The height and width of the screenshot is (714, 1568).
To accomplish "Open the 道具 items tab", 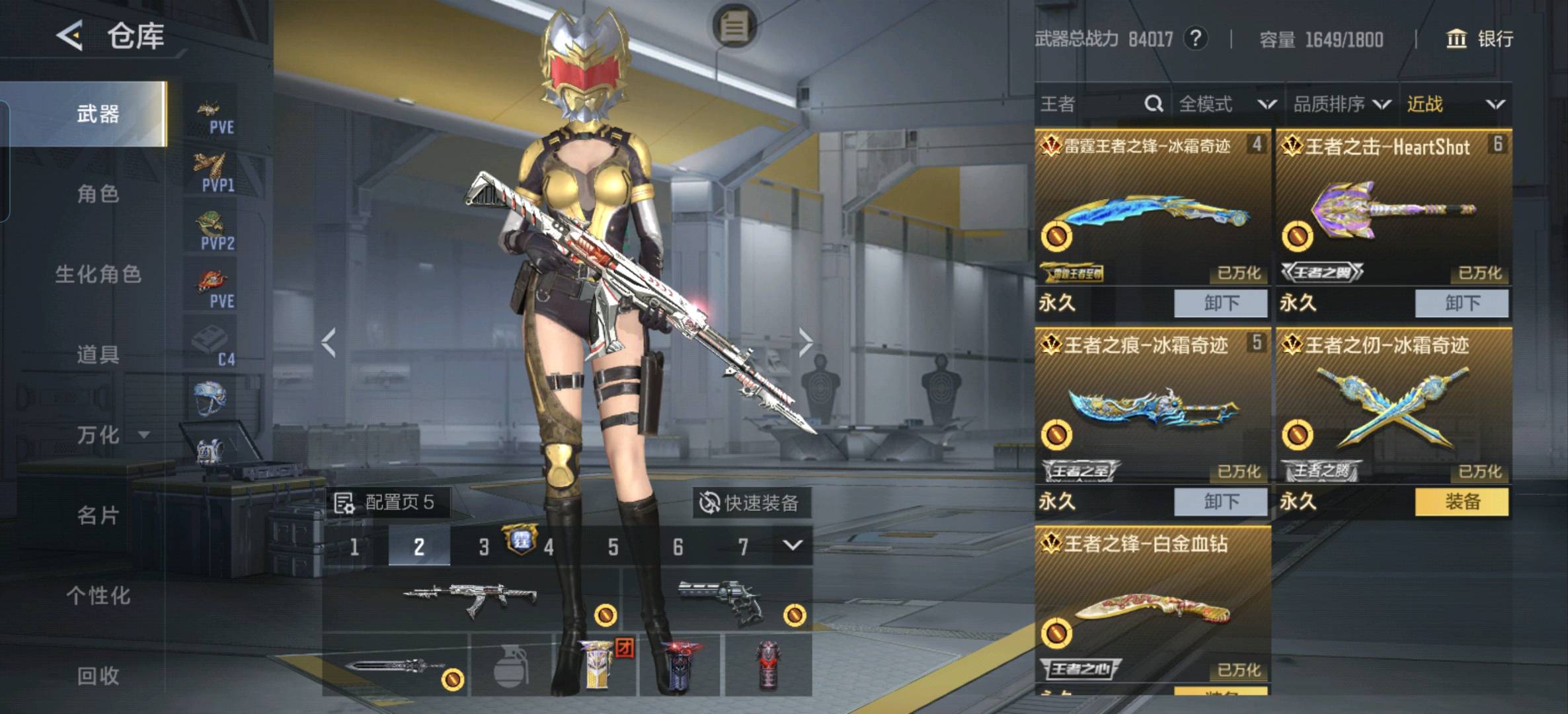I will click(98, 355).
